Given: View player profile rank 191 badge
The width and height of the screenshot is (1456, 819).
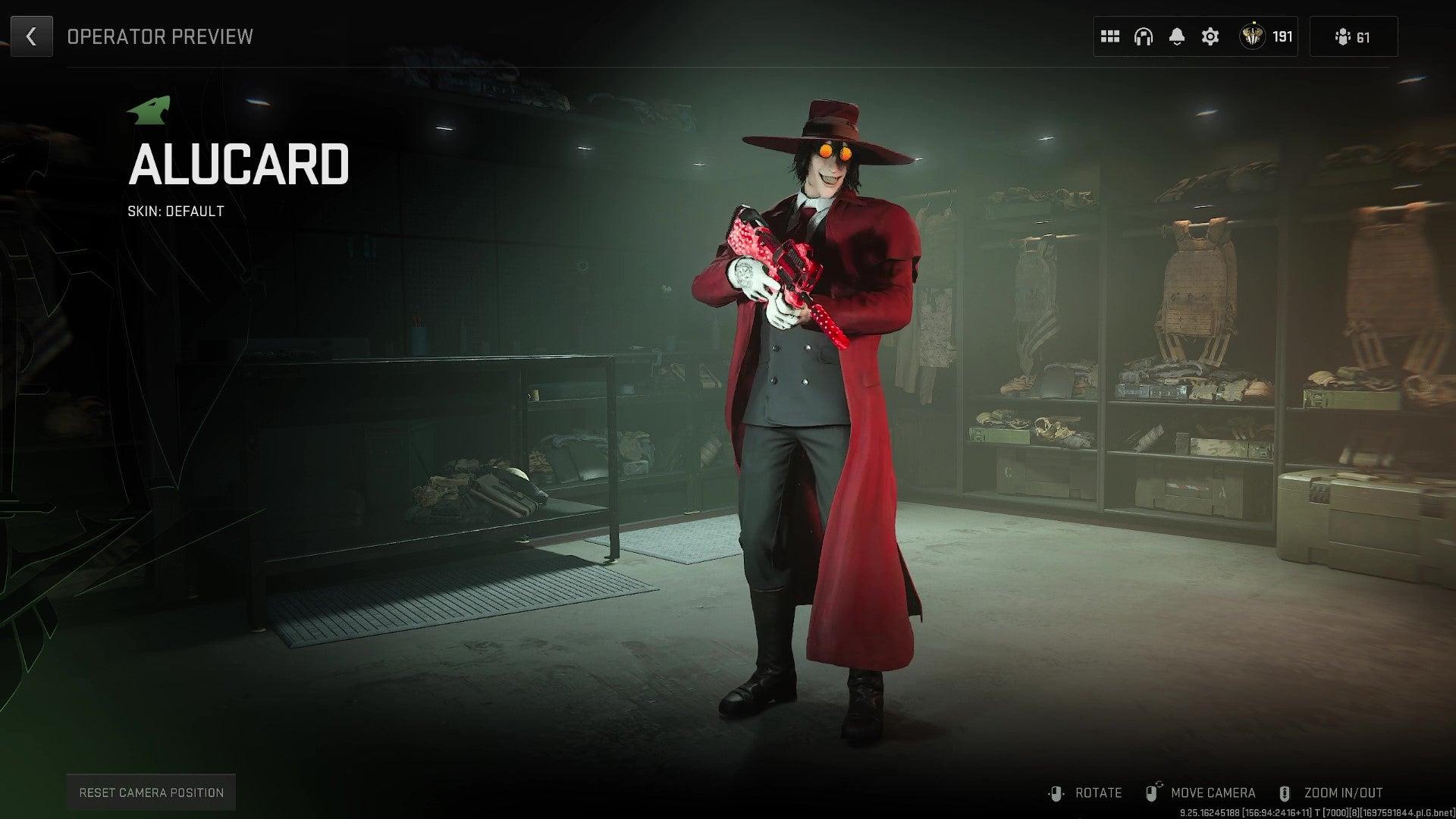Looking at the screenshot, I should [x=1266, y=36].
